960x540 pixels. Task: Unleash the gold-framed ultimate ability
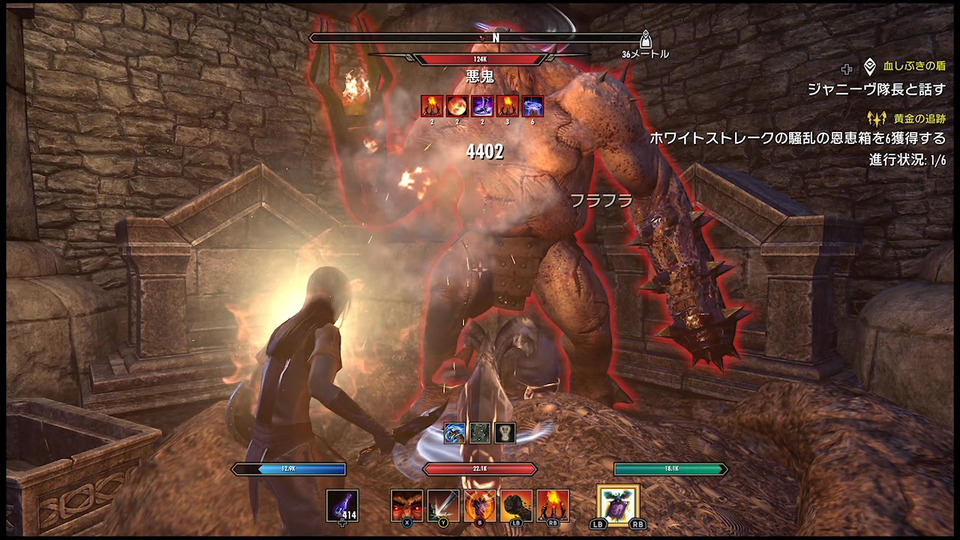click(618, 505)
